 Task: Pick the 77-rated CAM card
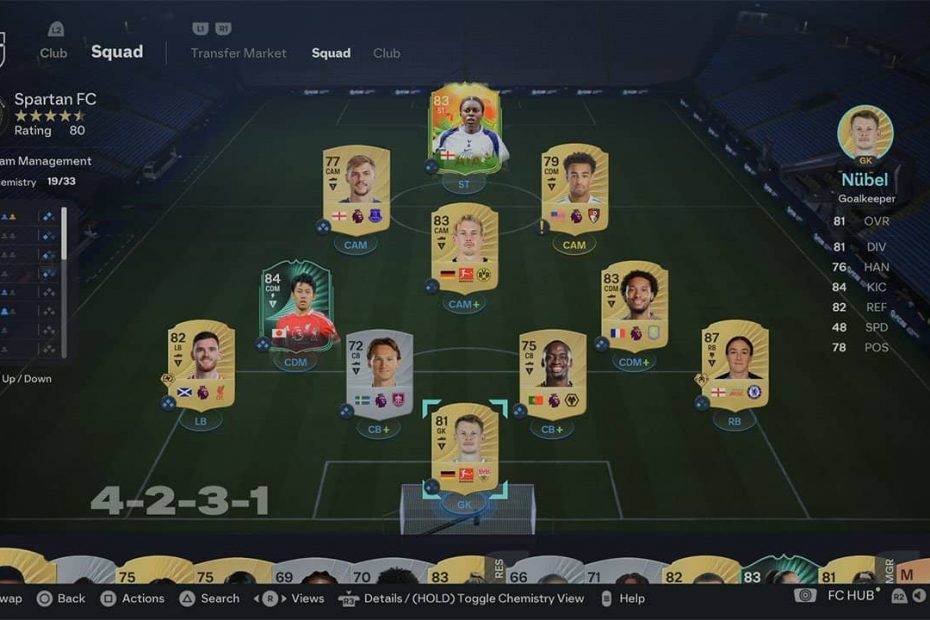coord(356,190)
